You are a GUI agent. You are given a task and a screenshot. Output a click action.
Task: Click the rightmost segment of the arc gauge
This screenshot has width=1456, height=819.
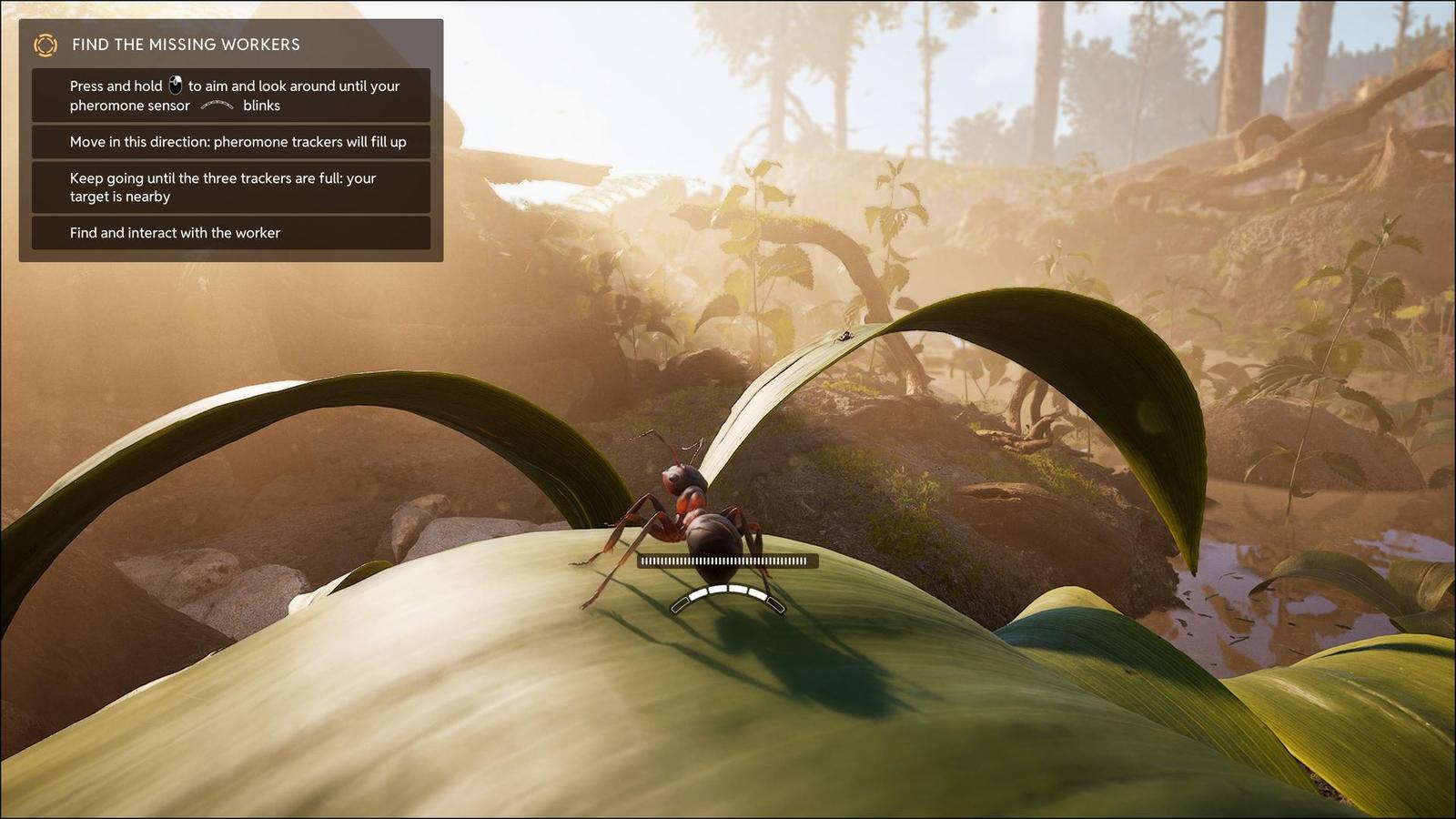[x=775, y=603]
